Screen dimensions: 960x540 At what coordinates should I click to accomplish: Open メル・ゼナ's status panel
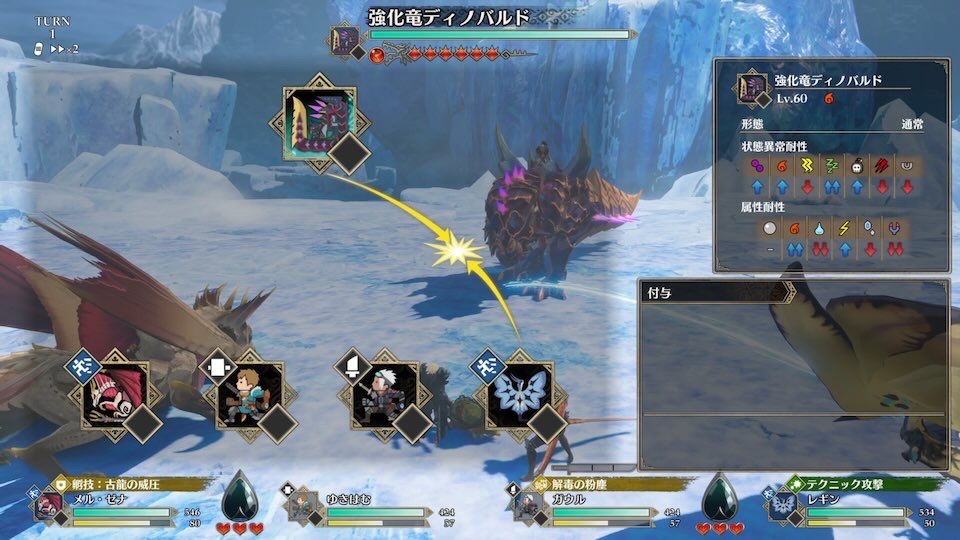tap(120, 505)
